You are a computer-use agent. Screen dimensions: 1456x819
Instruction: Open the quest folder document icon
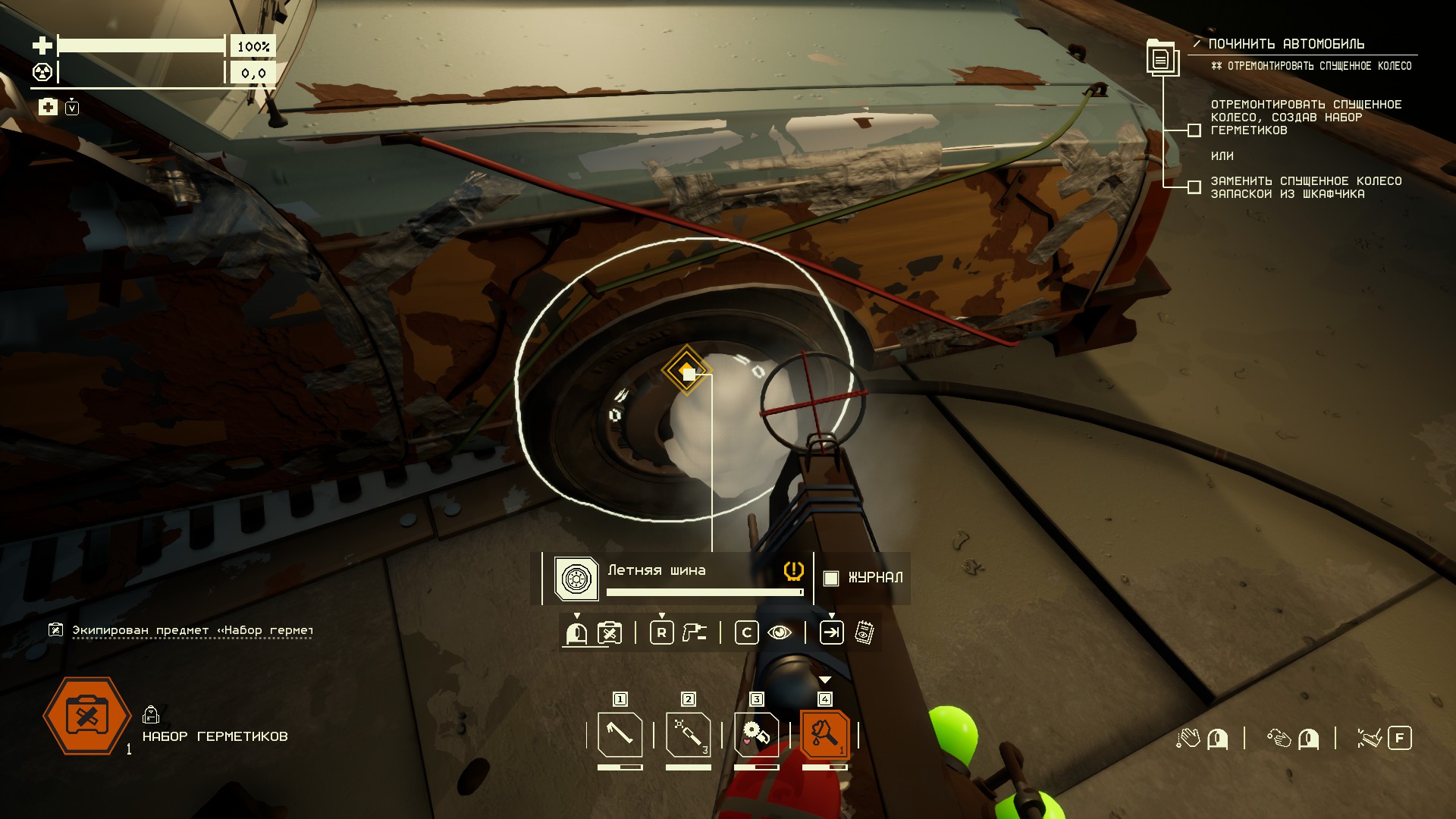(1161, 58)
